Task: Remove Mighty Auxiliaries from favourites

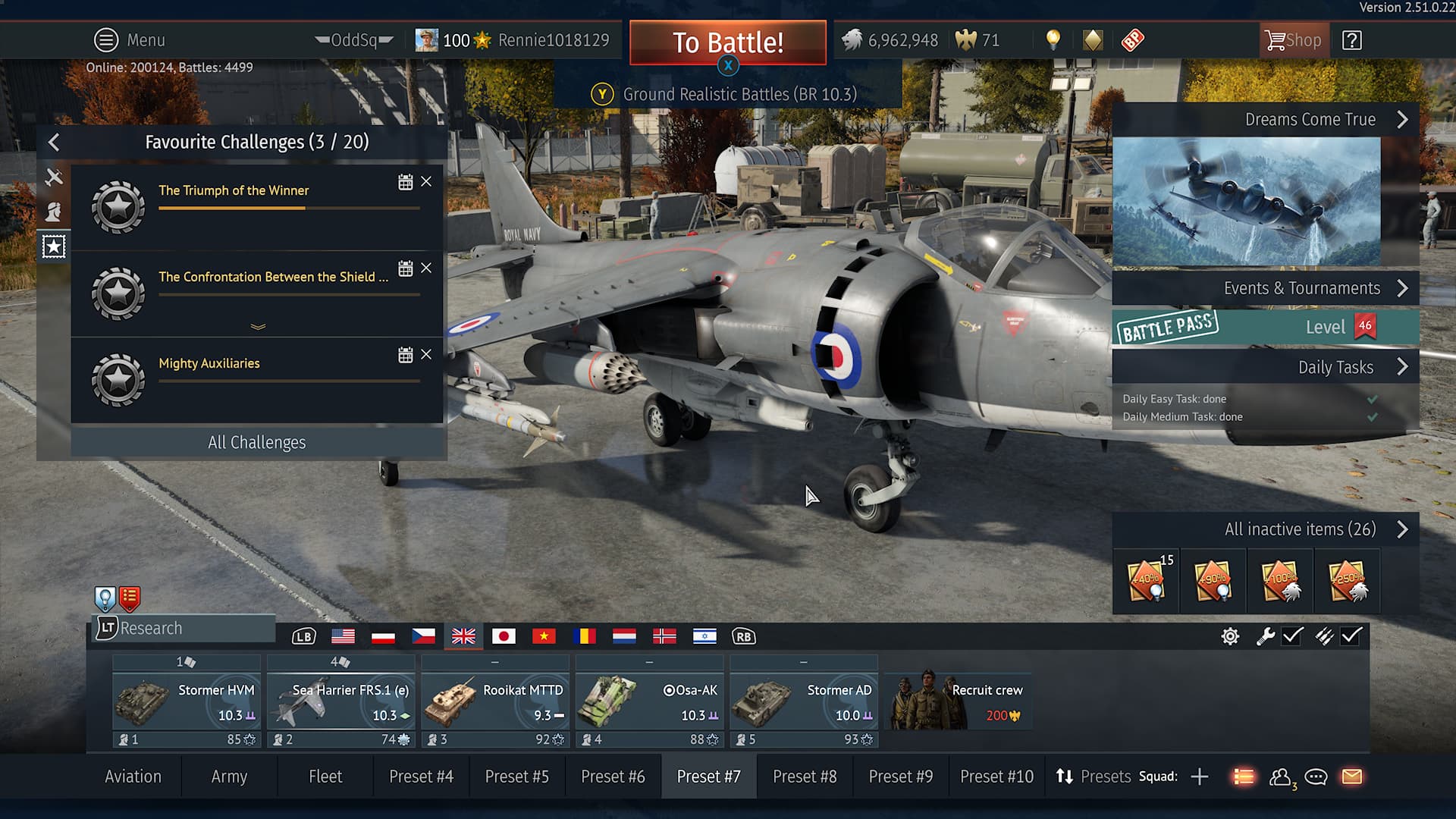Action: pyautogui.click(x=426, y=354)
